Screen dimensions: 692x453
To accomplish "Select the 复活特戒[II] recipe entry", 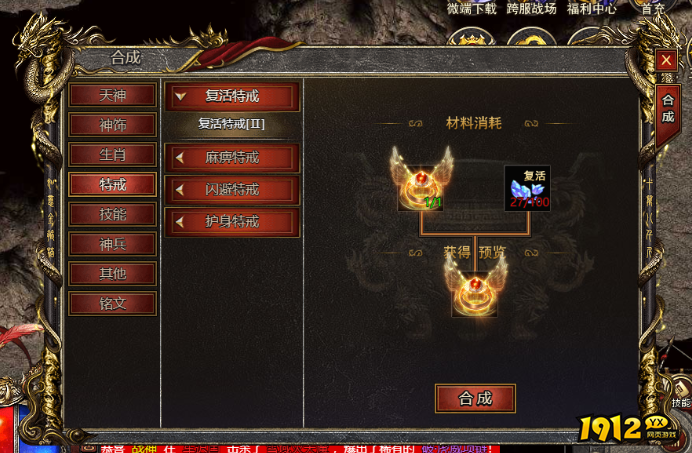I will (x=231, y=125).
